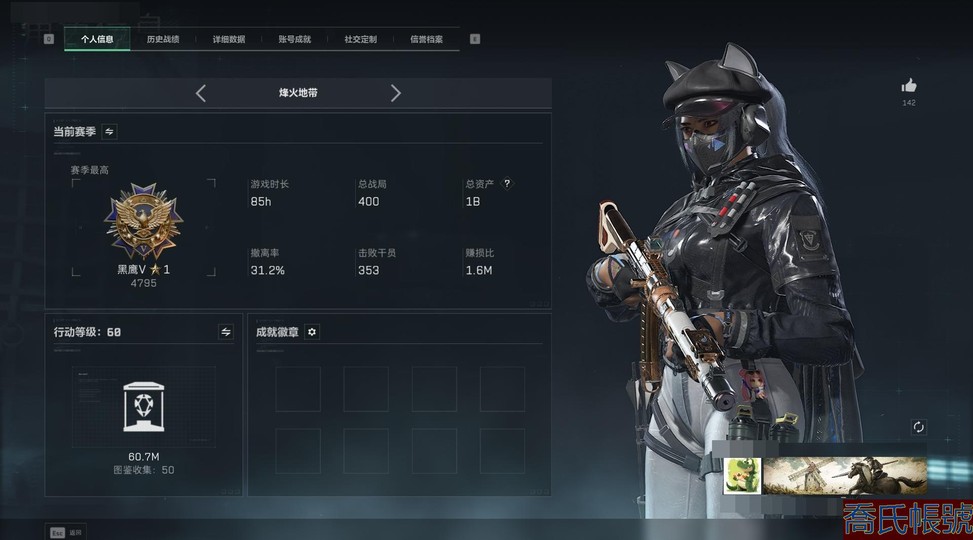This screenshot has height=540, width=973.
Task: Switch to the 历史战绩 tab
Action: coord(163,39)
